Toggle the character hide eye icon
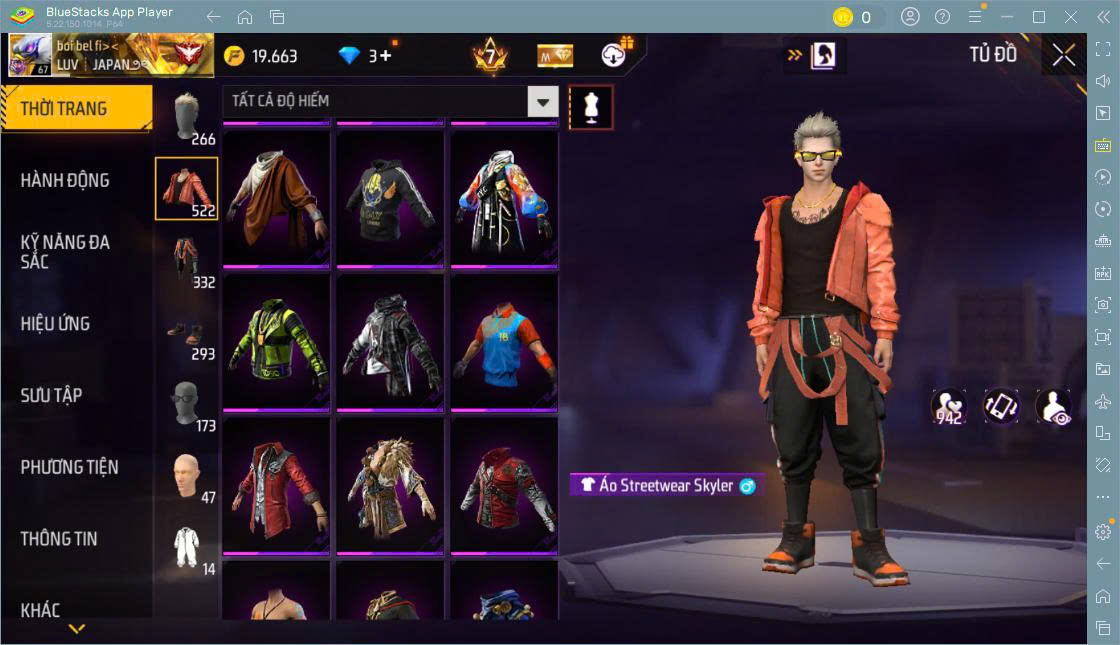The height and width of the screenshot is (645, 1120). pyautogui.click(x=1053, y=407)
